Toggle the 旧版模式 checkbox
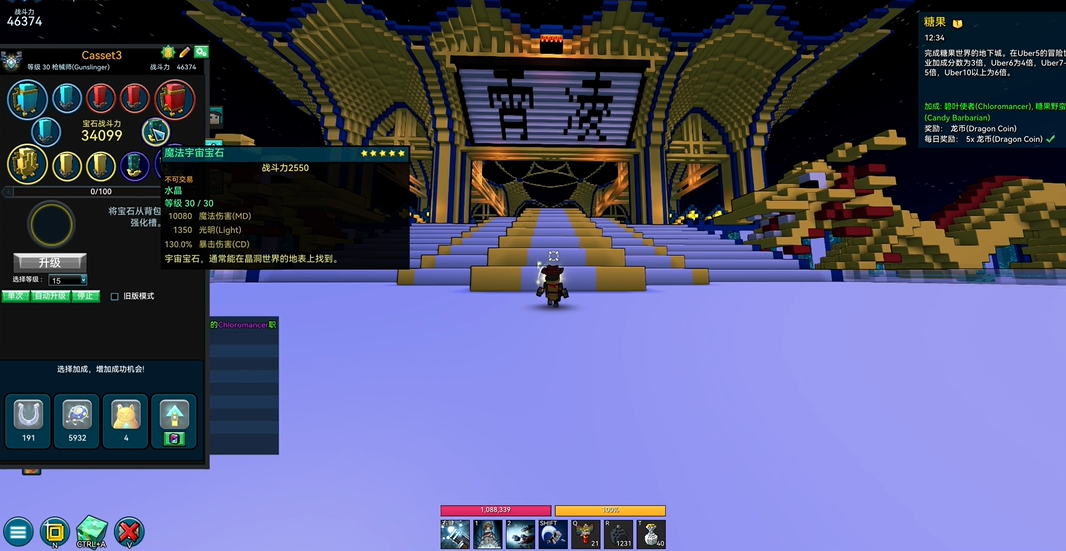 point(115,297)
